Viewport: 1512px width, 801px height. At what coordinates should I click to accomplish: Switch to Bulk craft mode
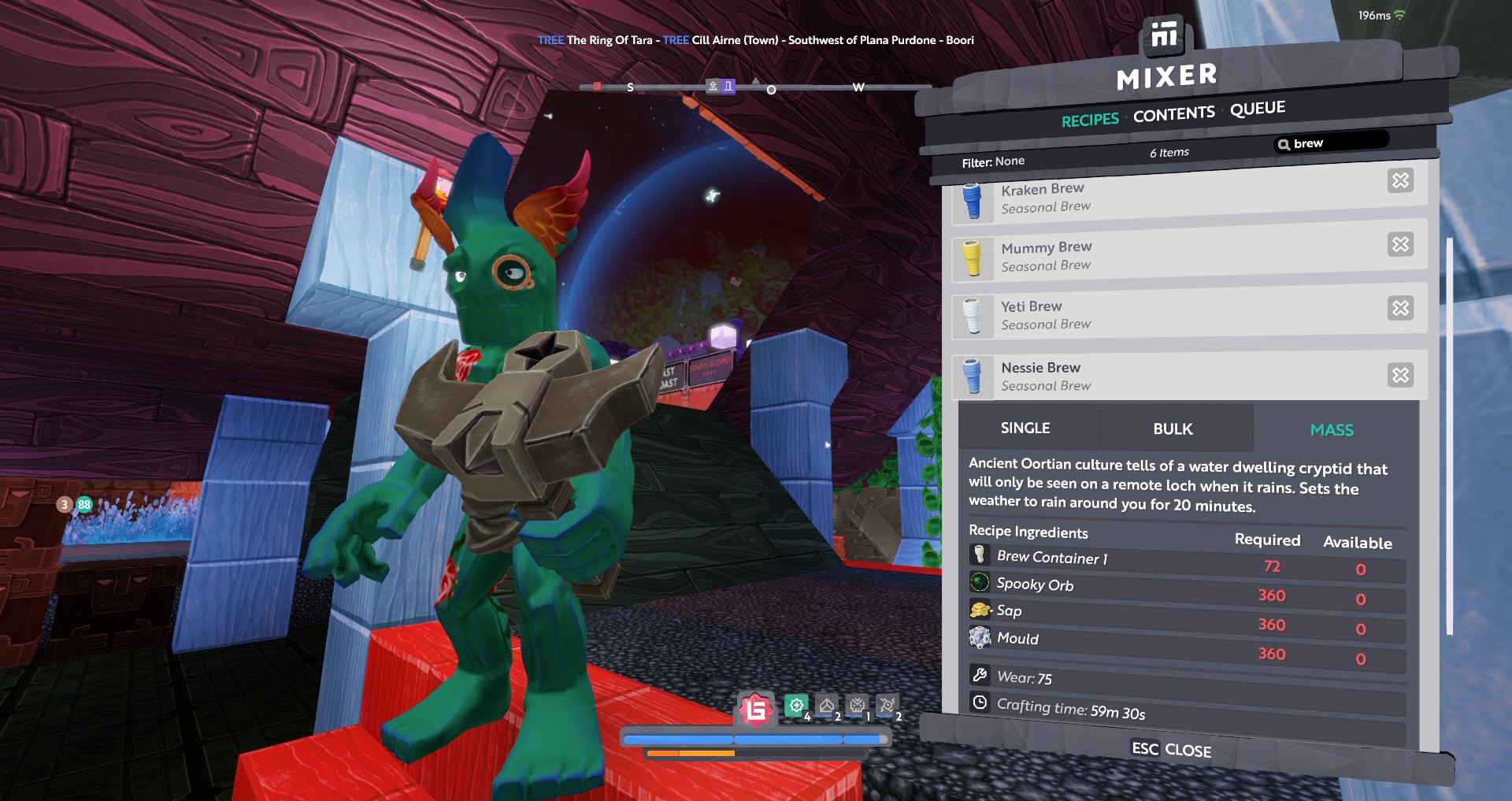pos(1173,428)
